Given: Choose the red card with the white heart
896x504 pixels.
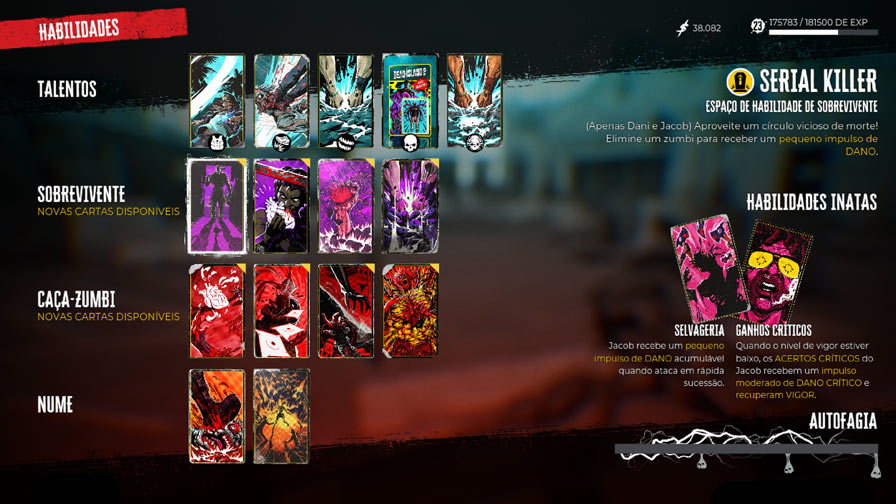Looking at the screenshot, I should coord(217,311).
